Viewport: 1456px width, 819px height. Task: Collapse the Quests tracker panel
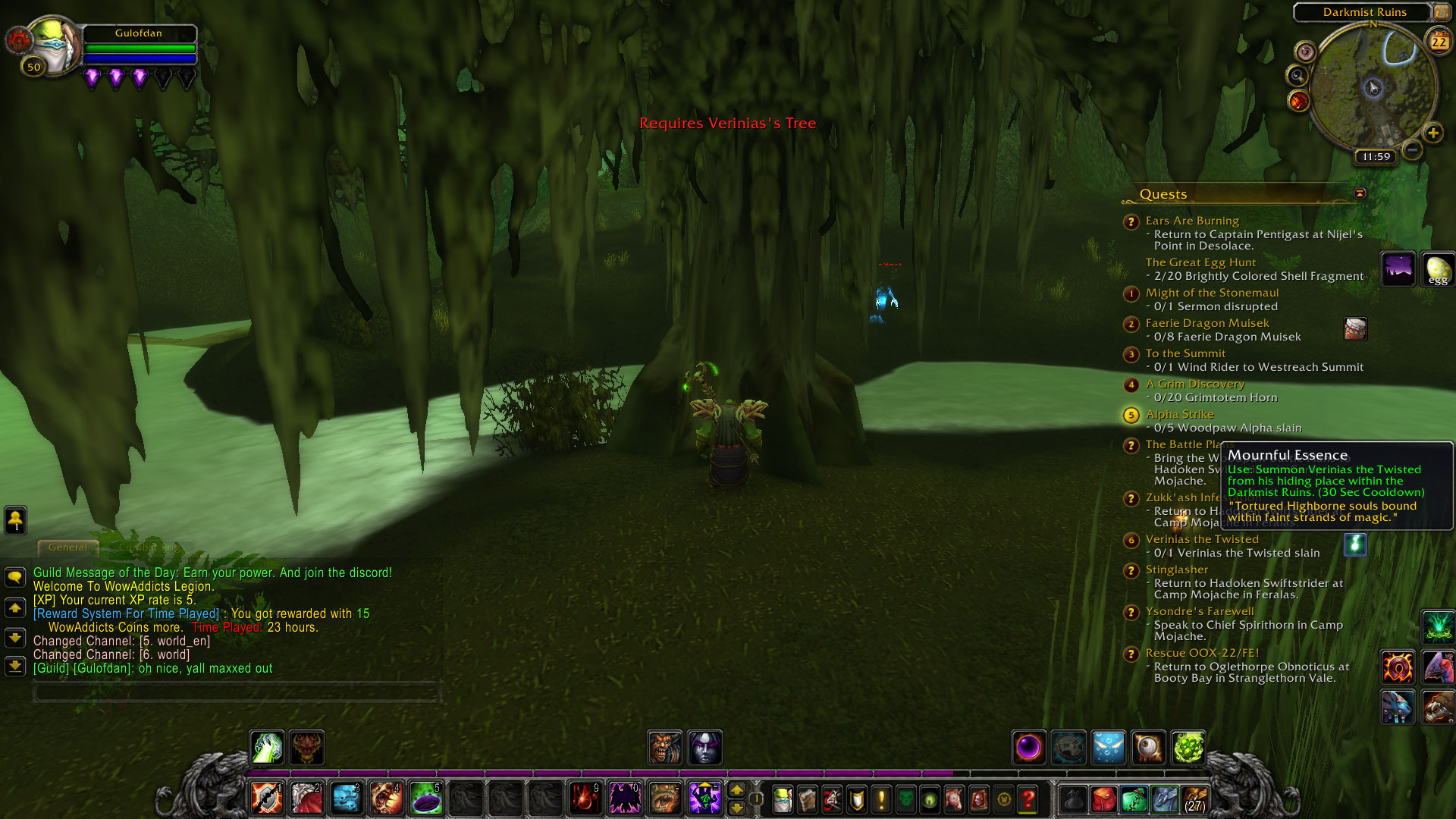coord(1360,193)
